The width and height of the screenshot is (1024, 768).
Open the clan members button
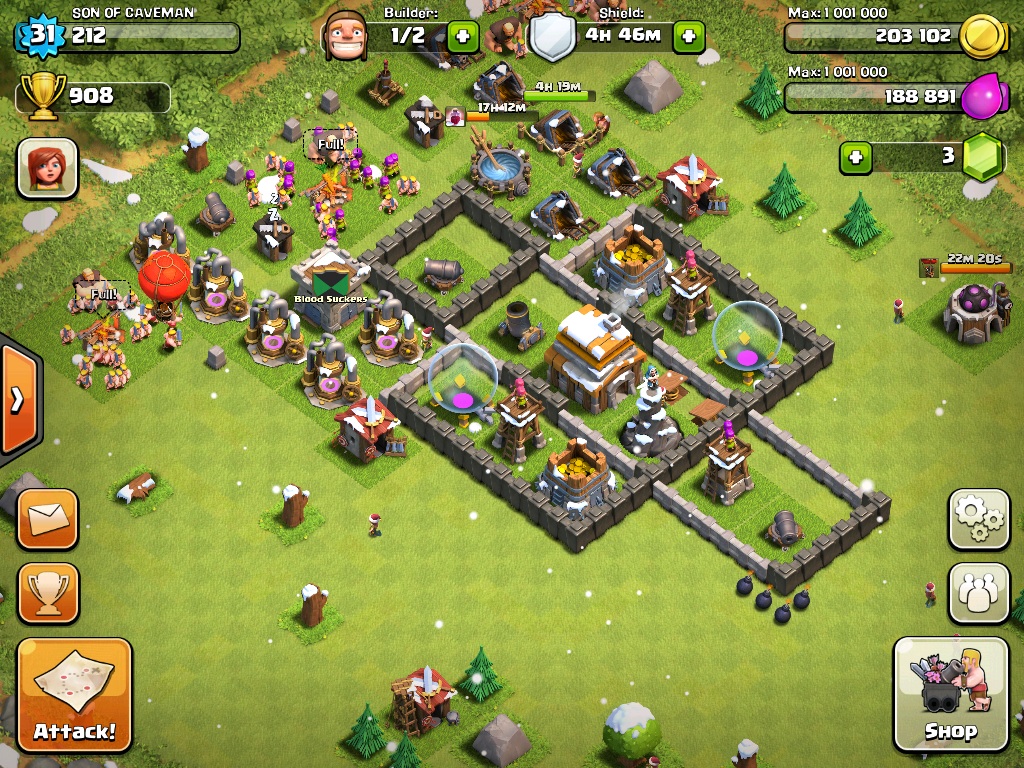(978, 593)
